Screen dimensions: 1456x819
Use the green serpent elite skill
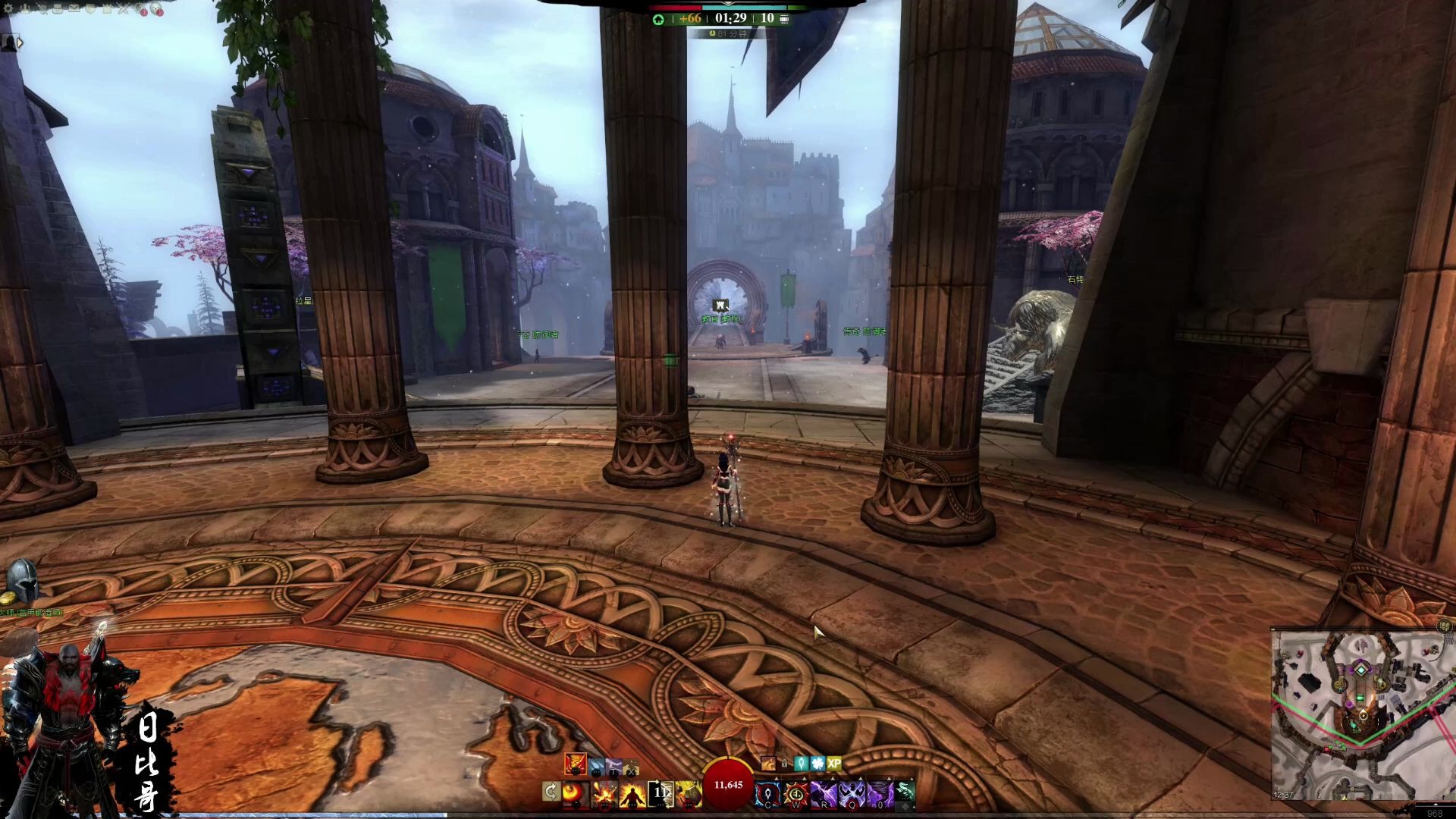pos(905,792)
